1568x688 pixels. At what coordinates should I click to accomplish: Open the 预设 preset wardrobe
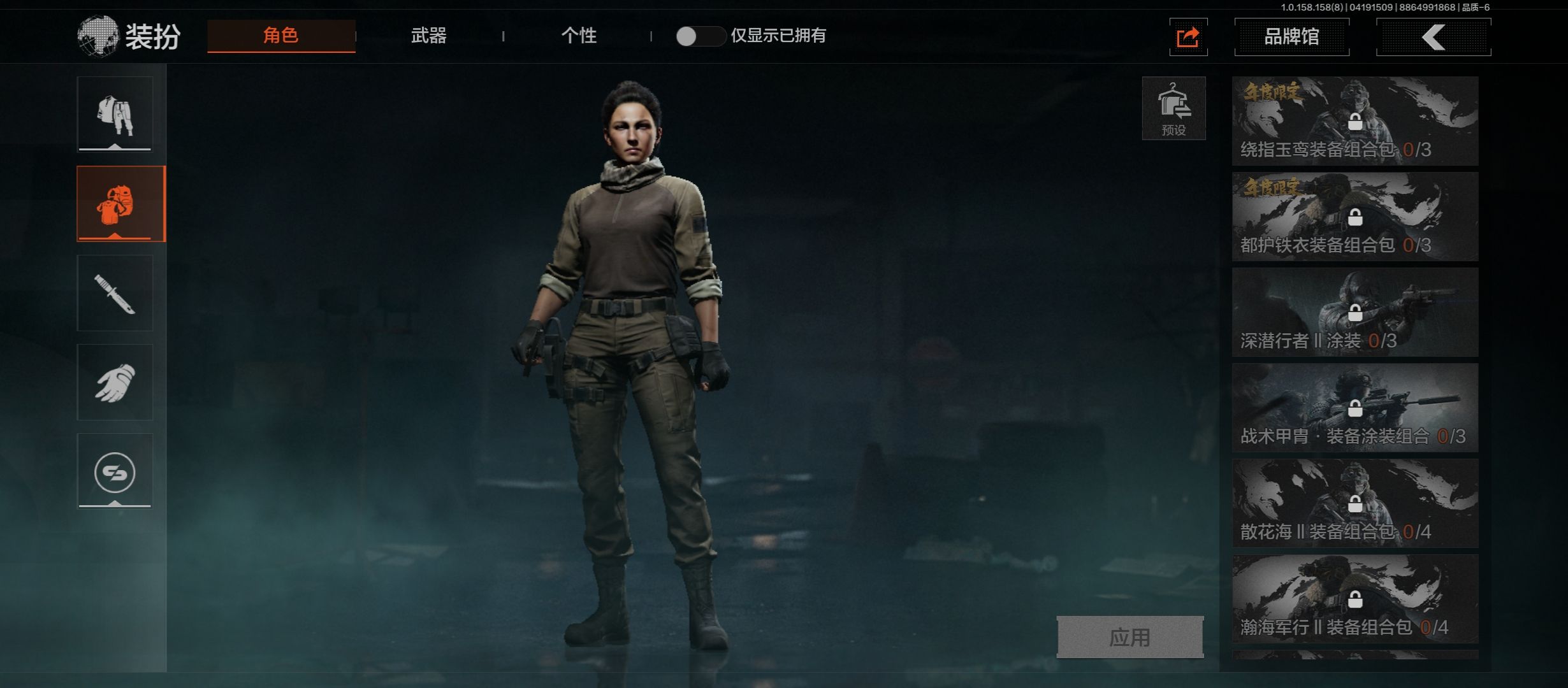pyautogui.click(x=1173, y=108)
